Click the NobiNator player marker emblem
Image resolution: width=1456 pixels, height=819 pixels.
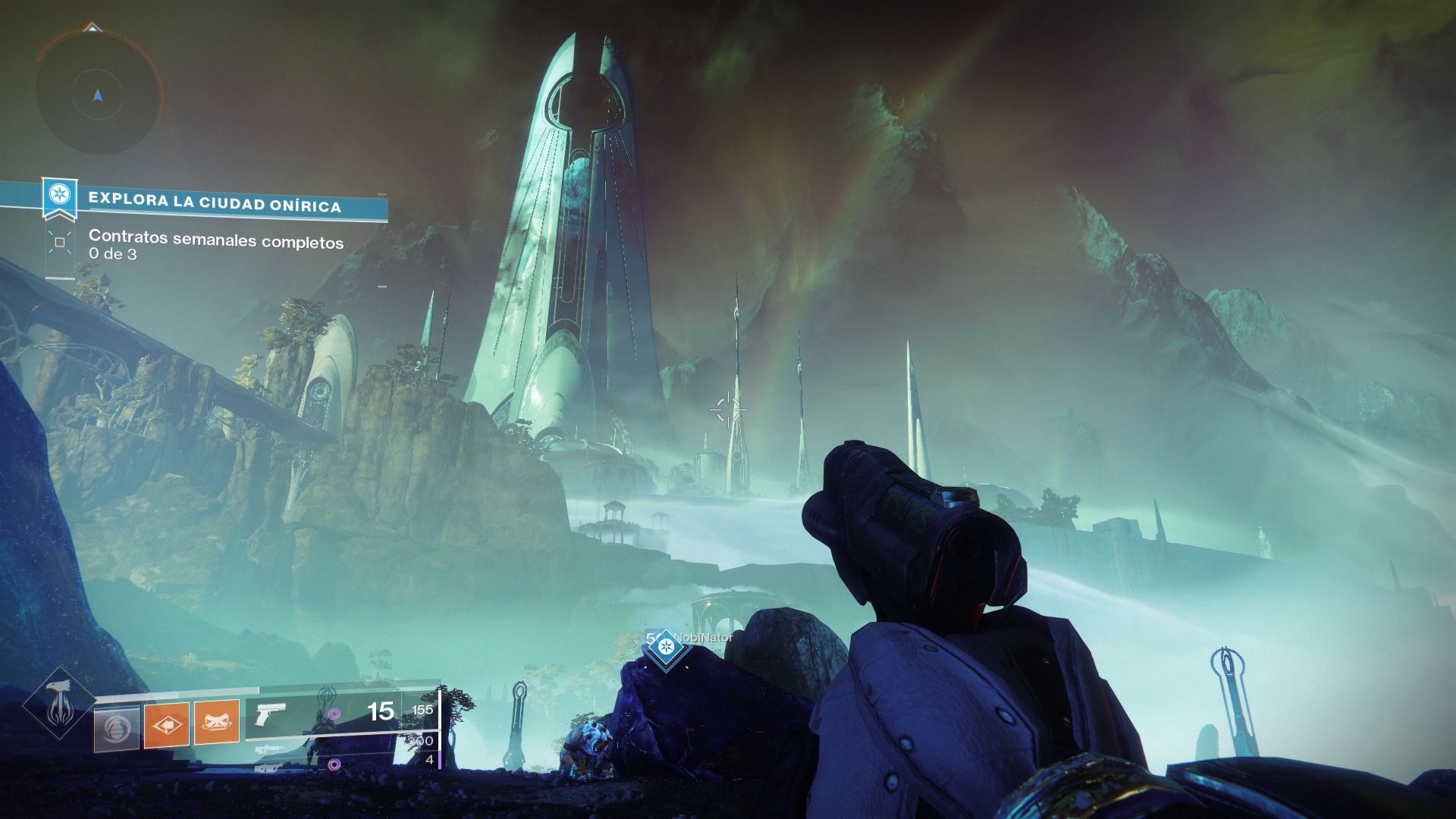click(666, 647)
